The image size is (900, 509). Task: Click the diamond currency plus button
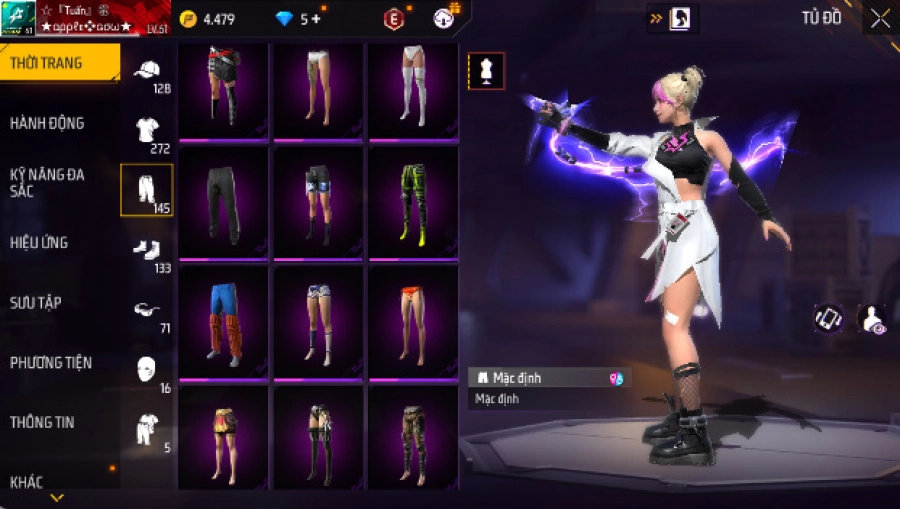(x=317, y=19)
